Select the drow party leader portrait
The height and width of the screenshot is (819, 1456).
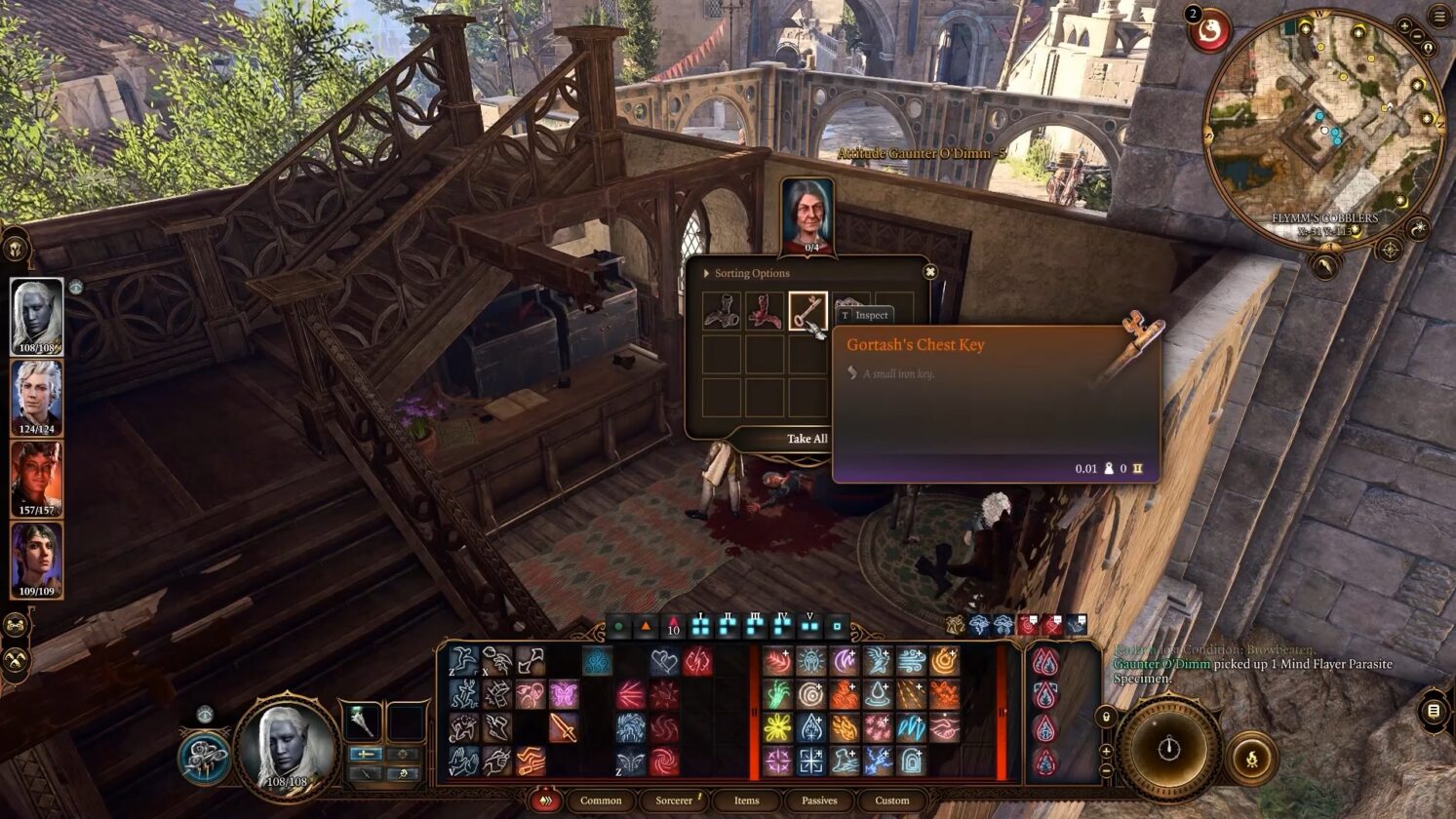[37, 316]
